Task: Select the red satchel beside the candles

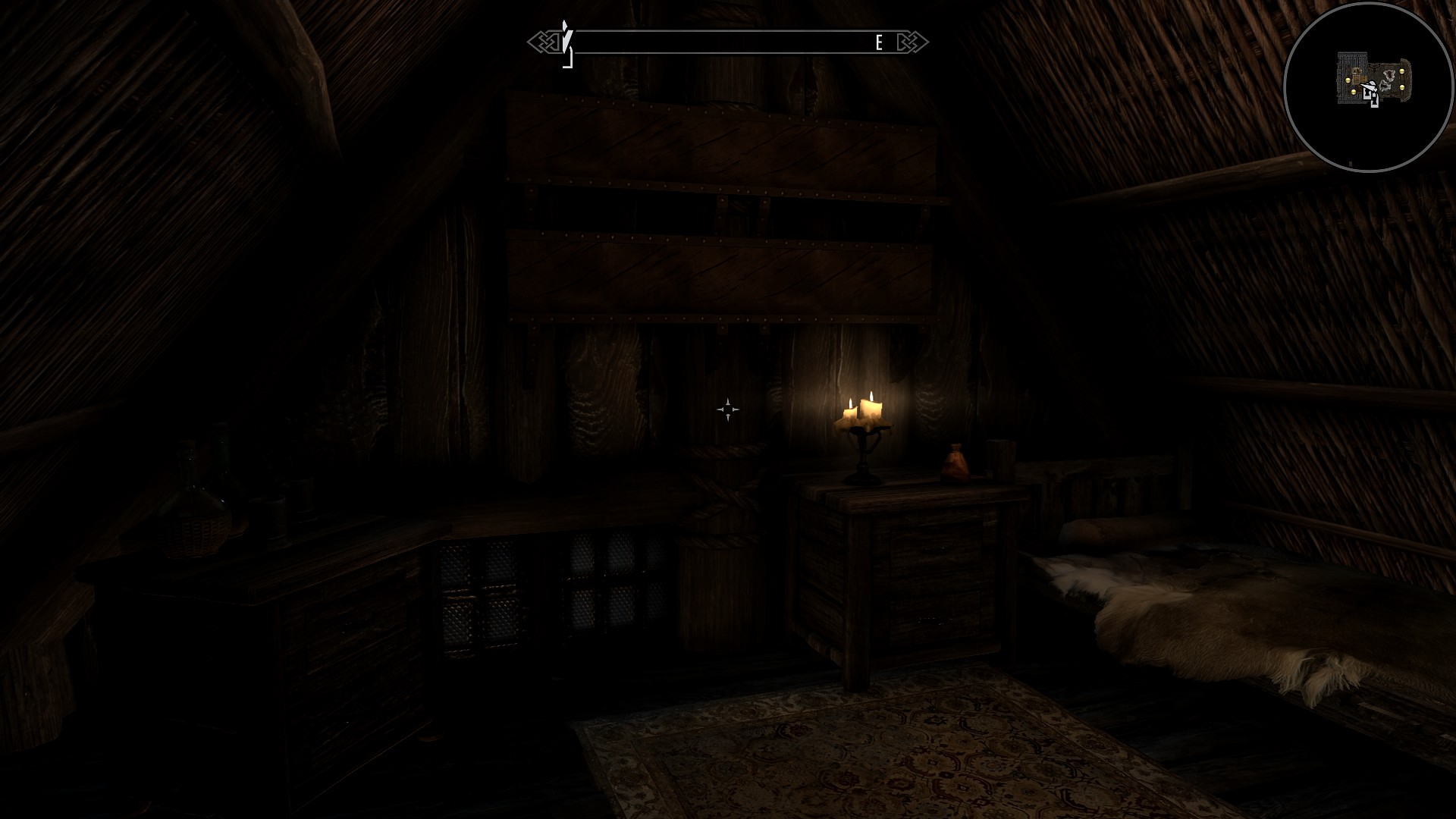Action: pyautogui.click(x=956, y=463)
